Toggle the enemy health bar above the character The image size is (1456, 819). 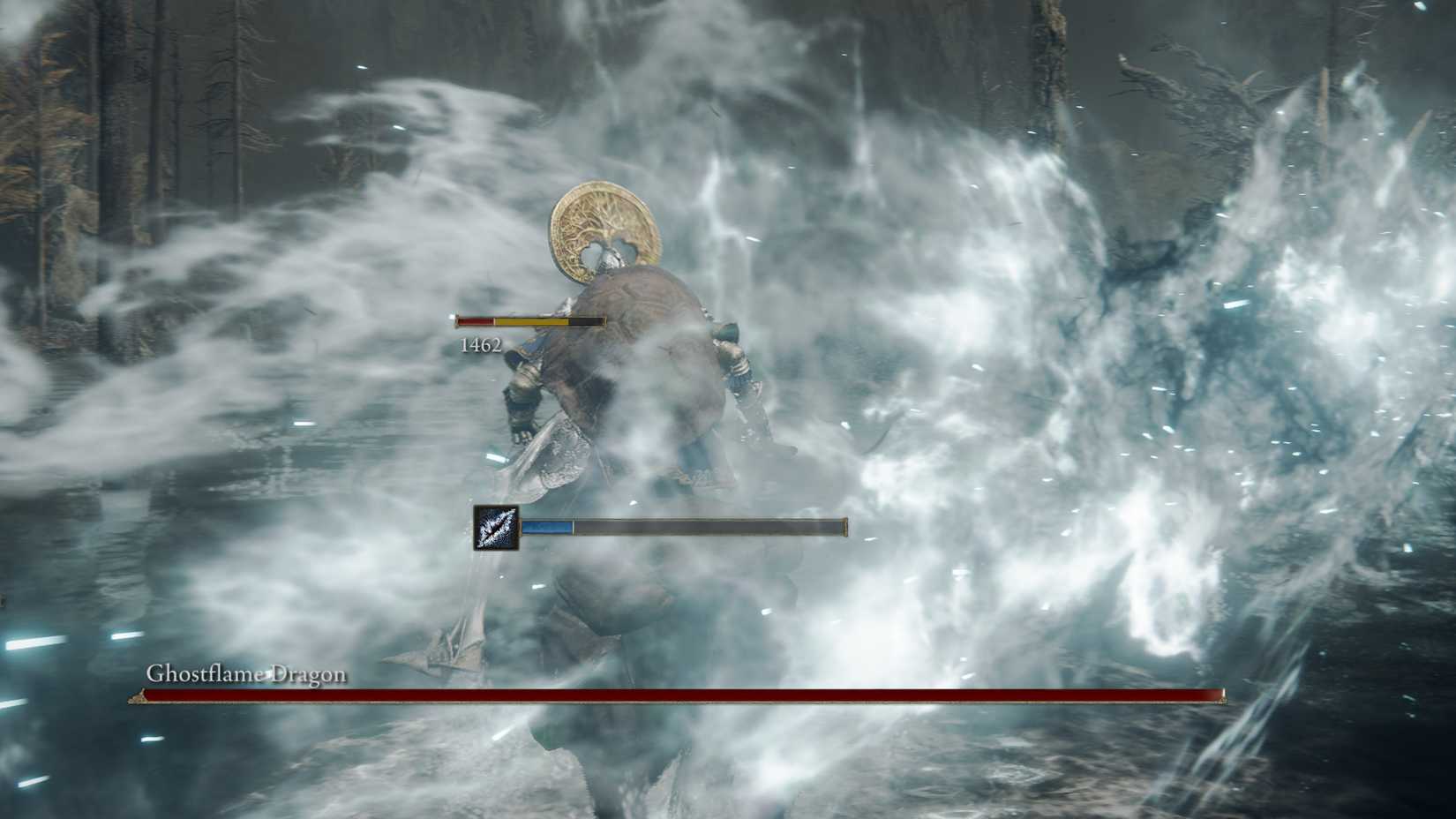tap(529, 320)
